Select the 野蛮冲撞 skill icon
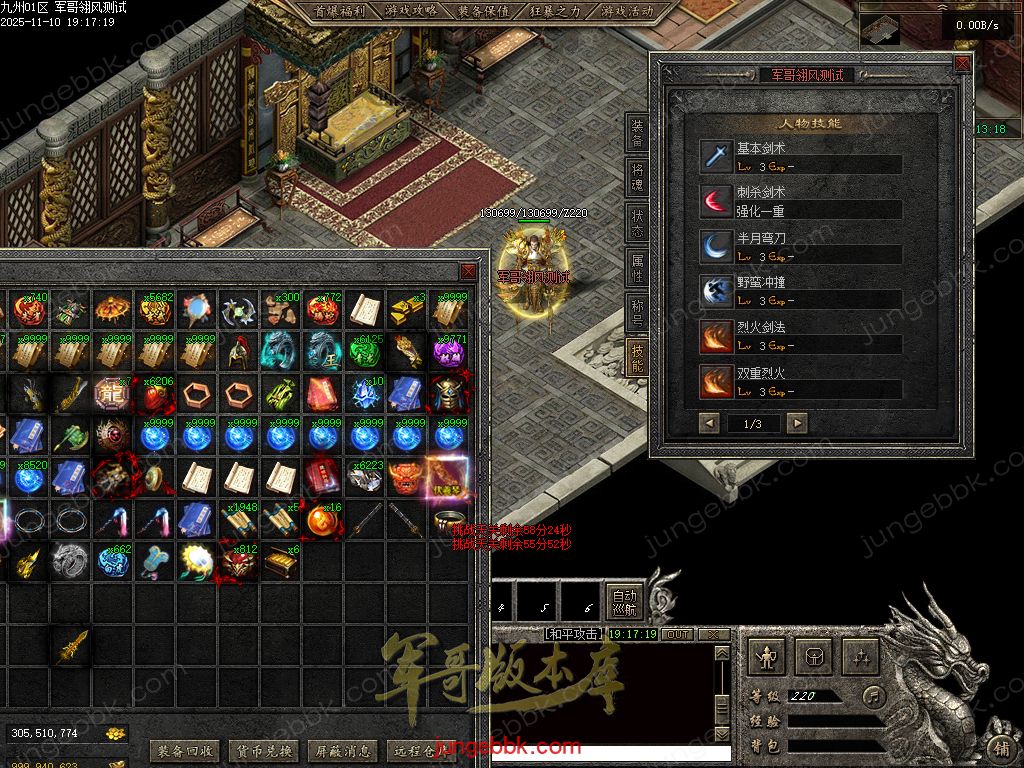Screen dimensions: 1024x768 [x=716, y=291]
